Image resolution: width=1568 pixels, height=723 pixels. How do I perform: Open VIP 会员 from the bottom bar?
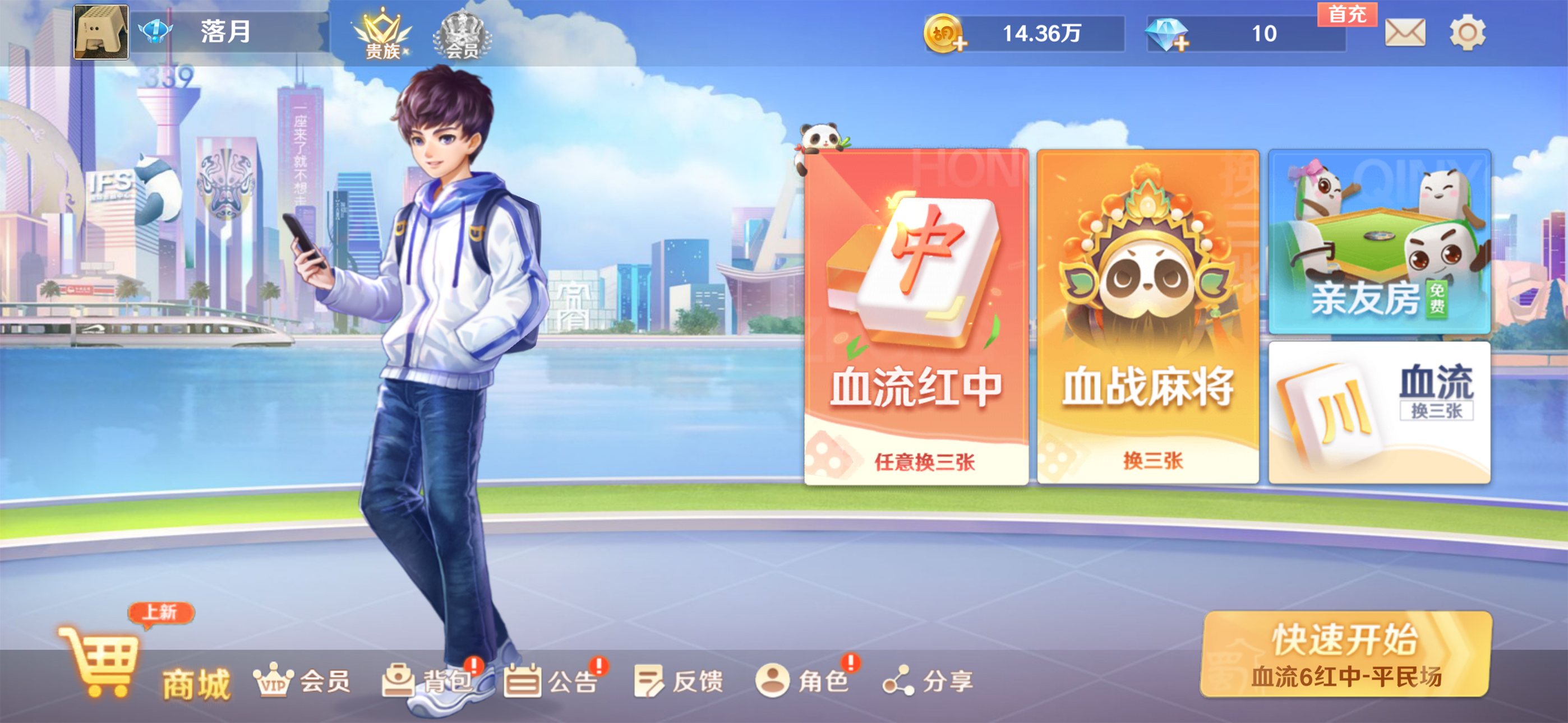click(x=301, y=682)
